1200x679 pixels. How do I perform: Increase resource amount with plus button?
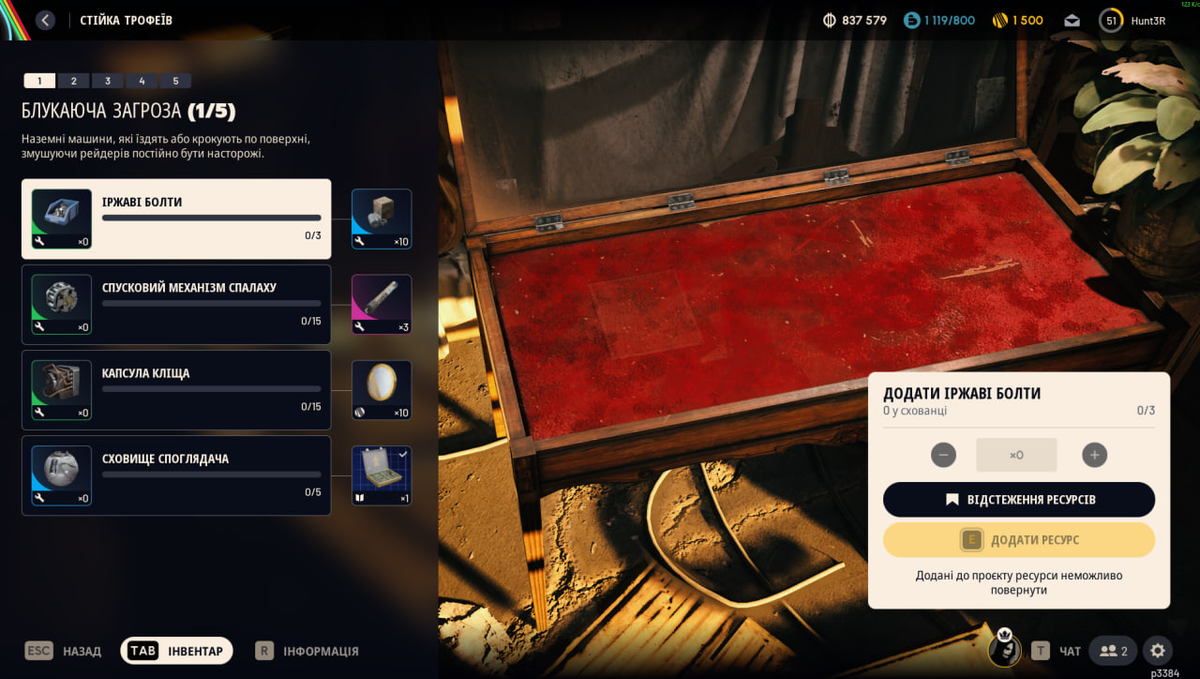coord(1094,455)
